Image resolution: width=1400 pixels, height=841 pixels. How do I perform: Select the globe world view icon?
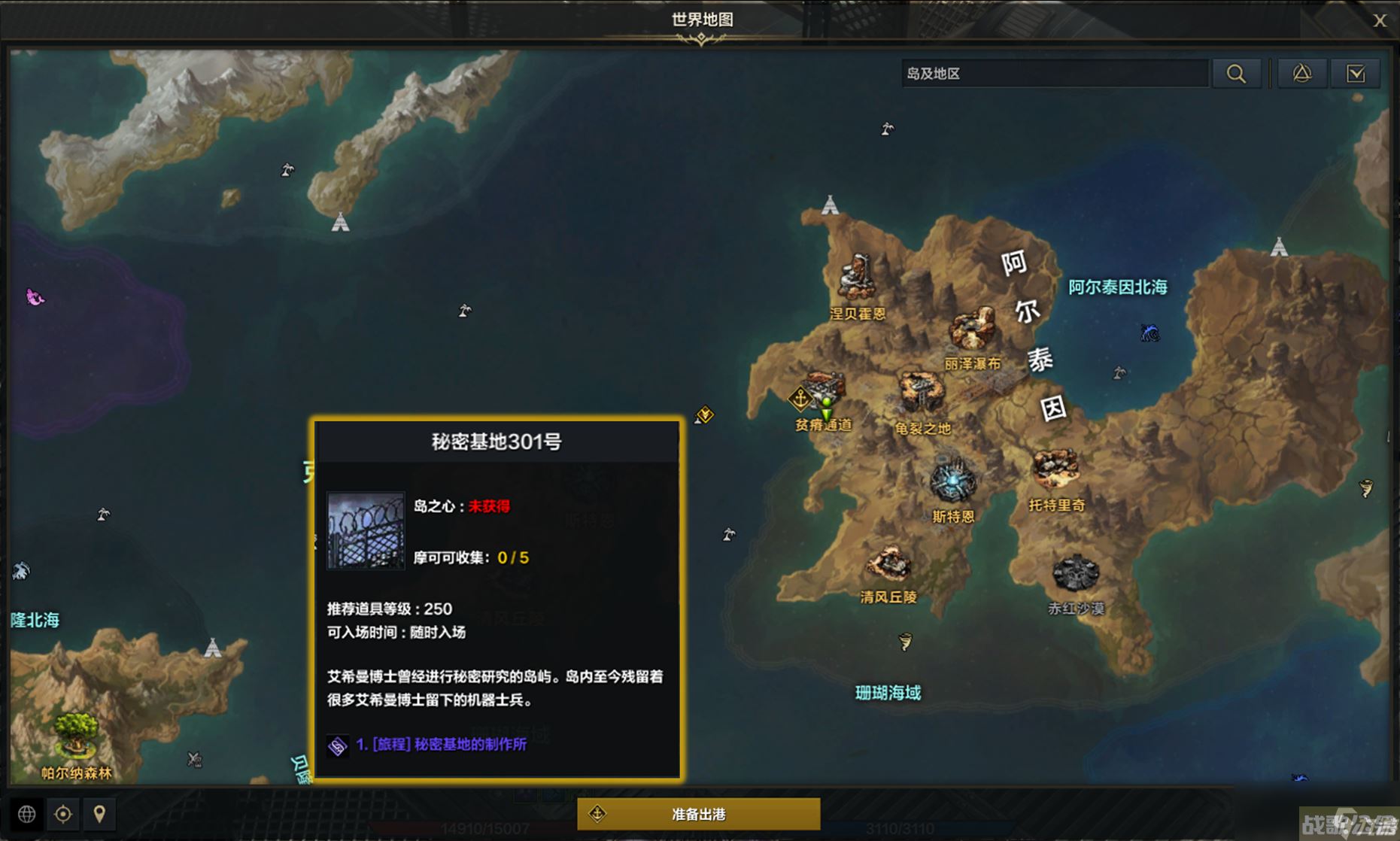click(27, 814)
